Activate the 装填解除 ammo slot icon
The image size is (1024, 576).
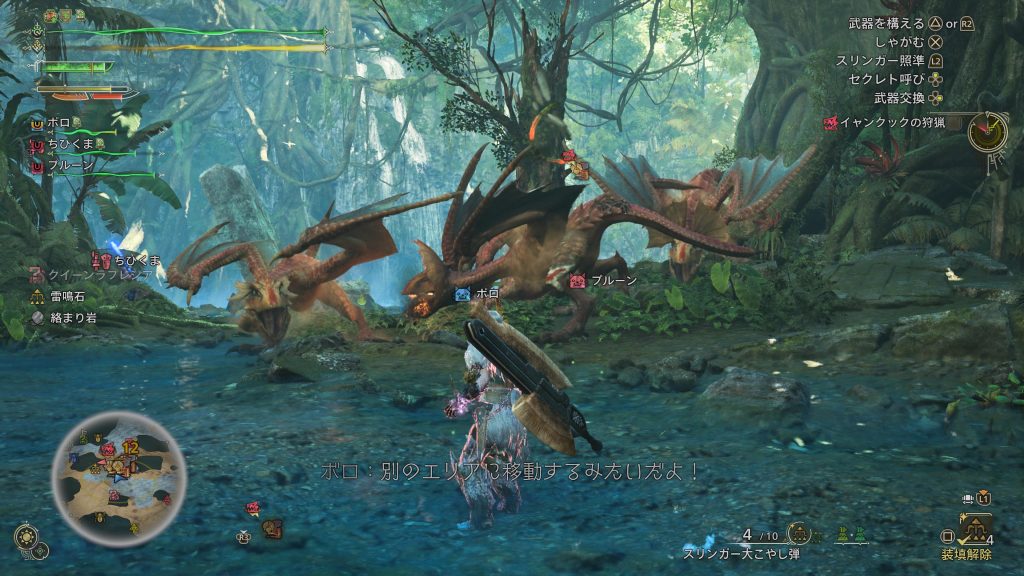tap(975, 526)
